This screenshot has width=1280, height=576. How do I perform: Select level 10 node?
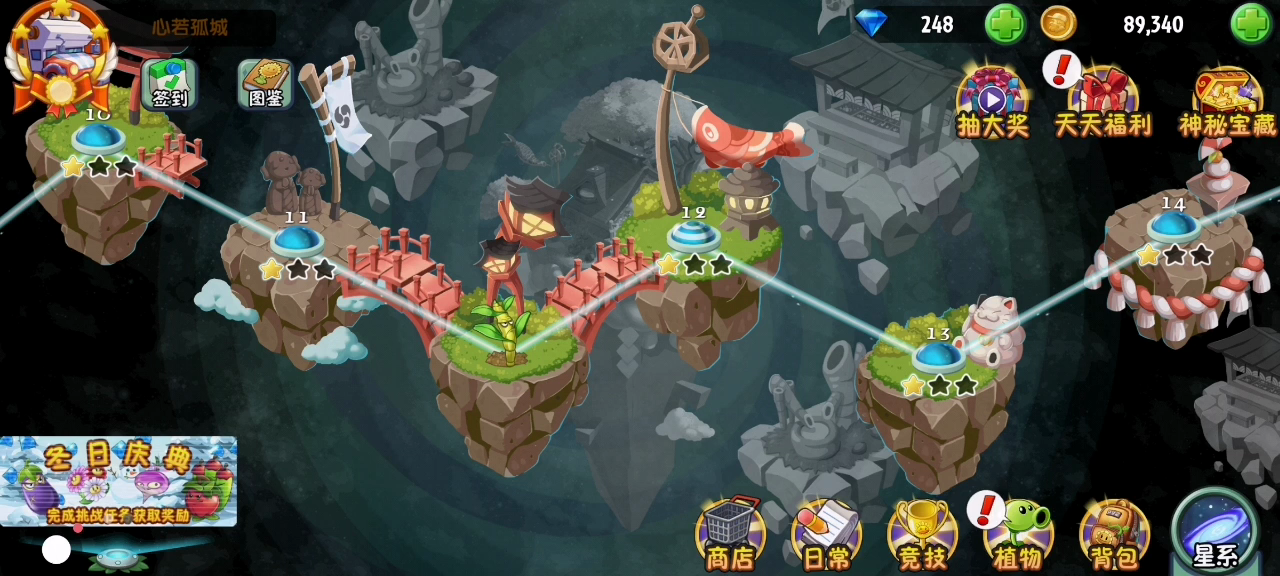tap(98, 138)
